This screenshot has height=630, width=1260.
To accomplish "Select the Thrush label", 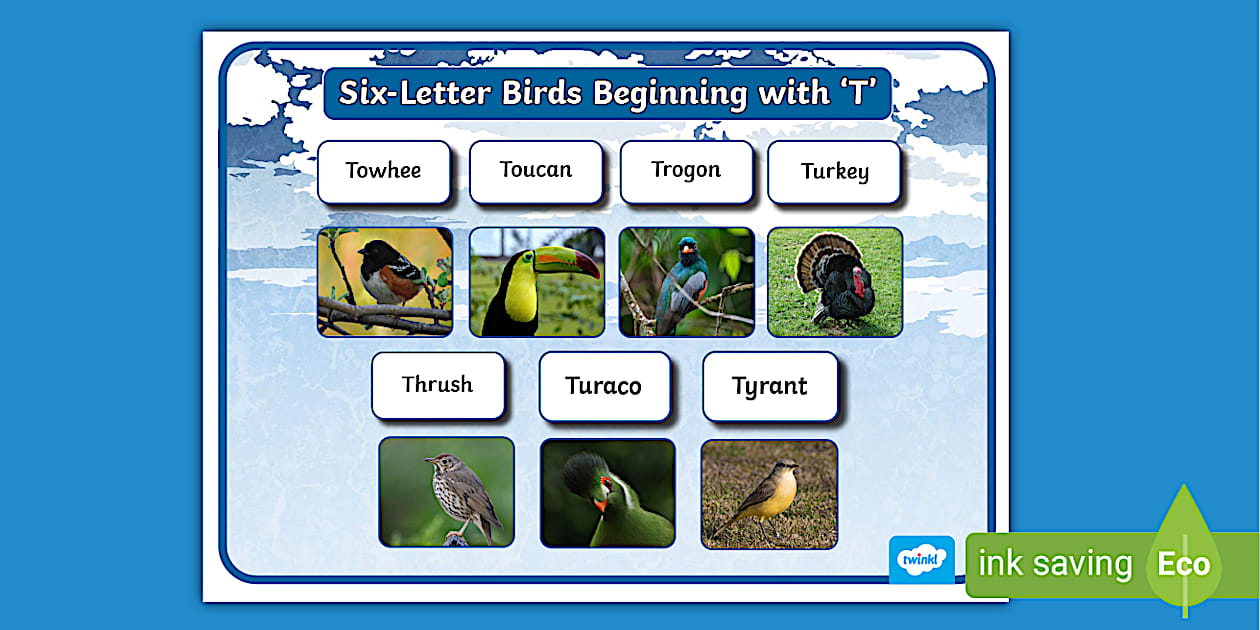I will [438, 385].
